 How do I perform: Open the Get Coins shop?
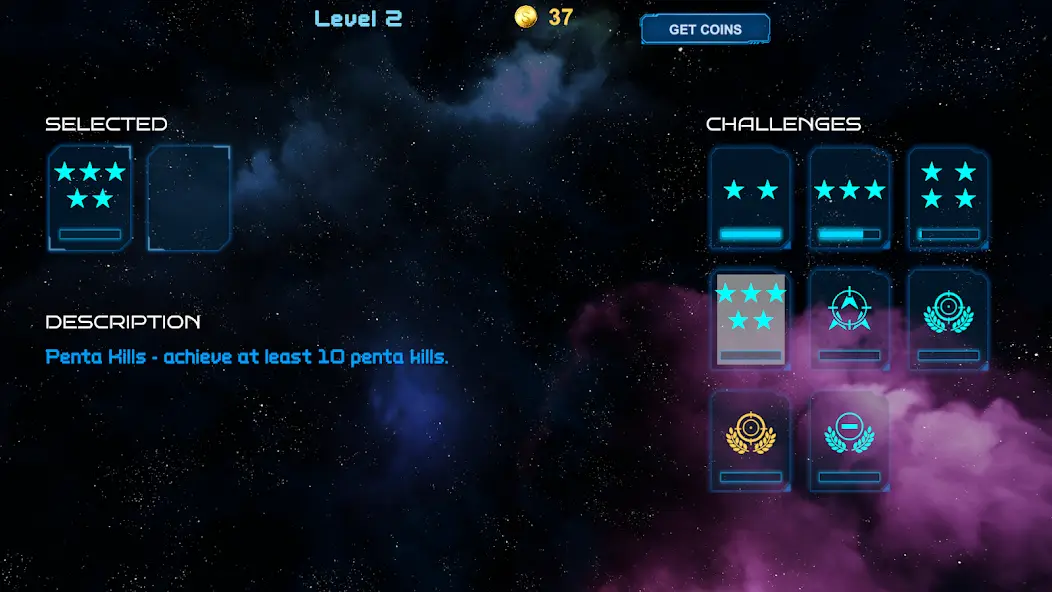click(705, 29)
